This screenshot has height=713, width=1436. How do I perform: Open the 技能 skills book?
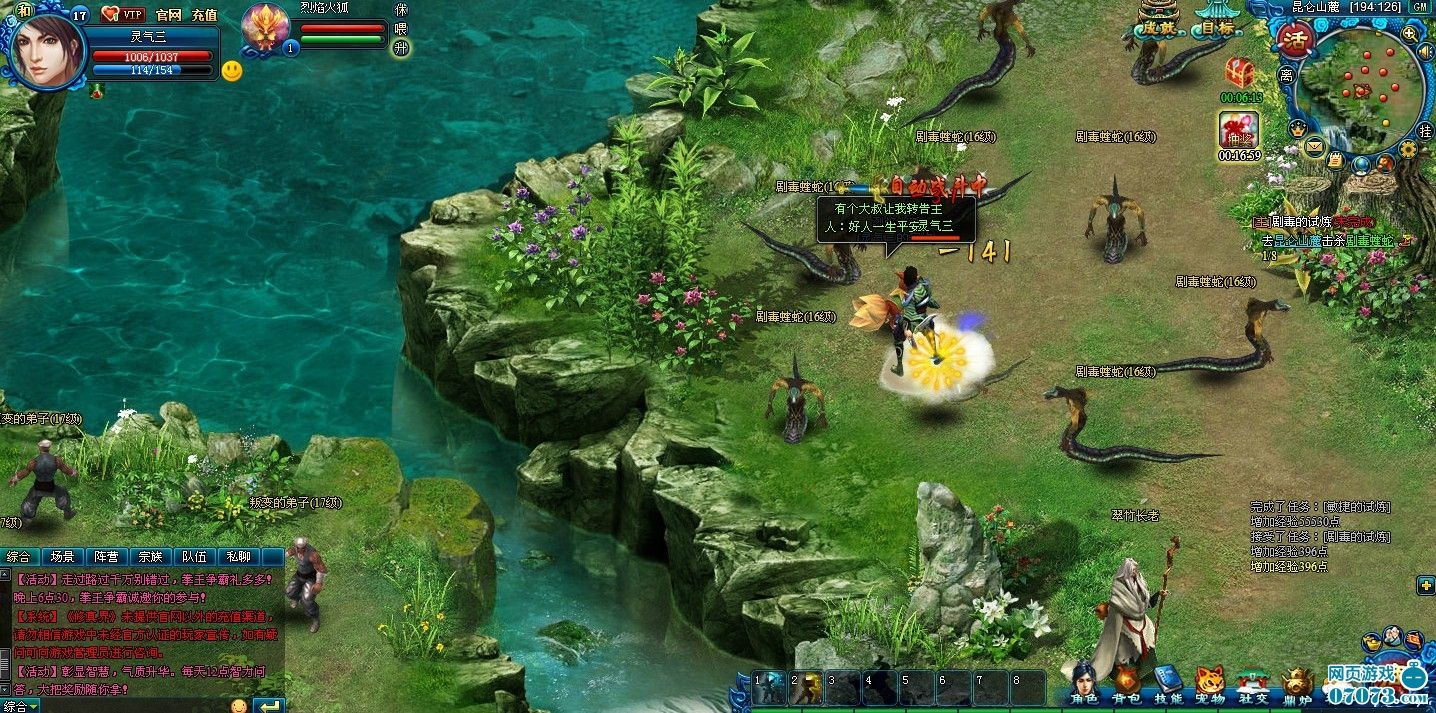1167,682
